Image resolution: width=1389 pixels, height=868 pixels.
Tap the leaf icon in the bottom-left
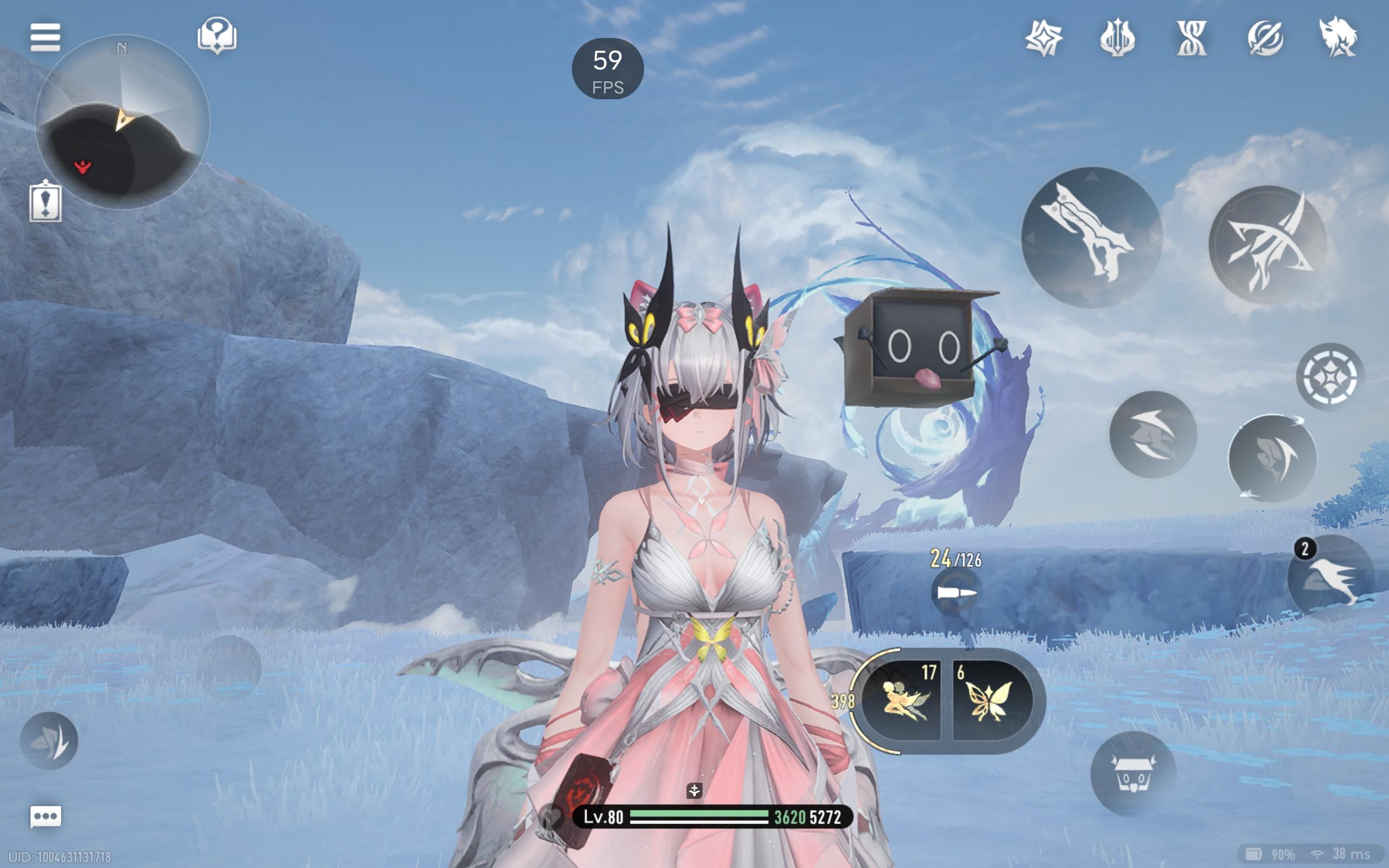coord(49,741)
